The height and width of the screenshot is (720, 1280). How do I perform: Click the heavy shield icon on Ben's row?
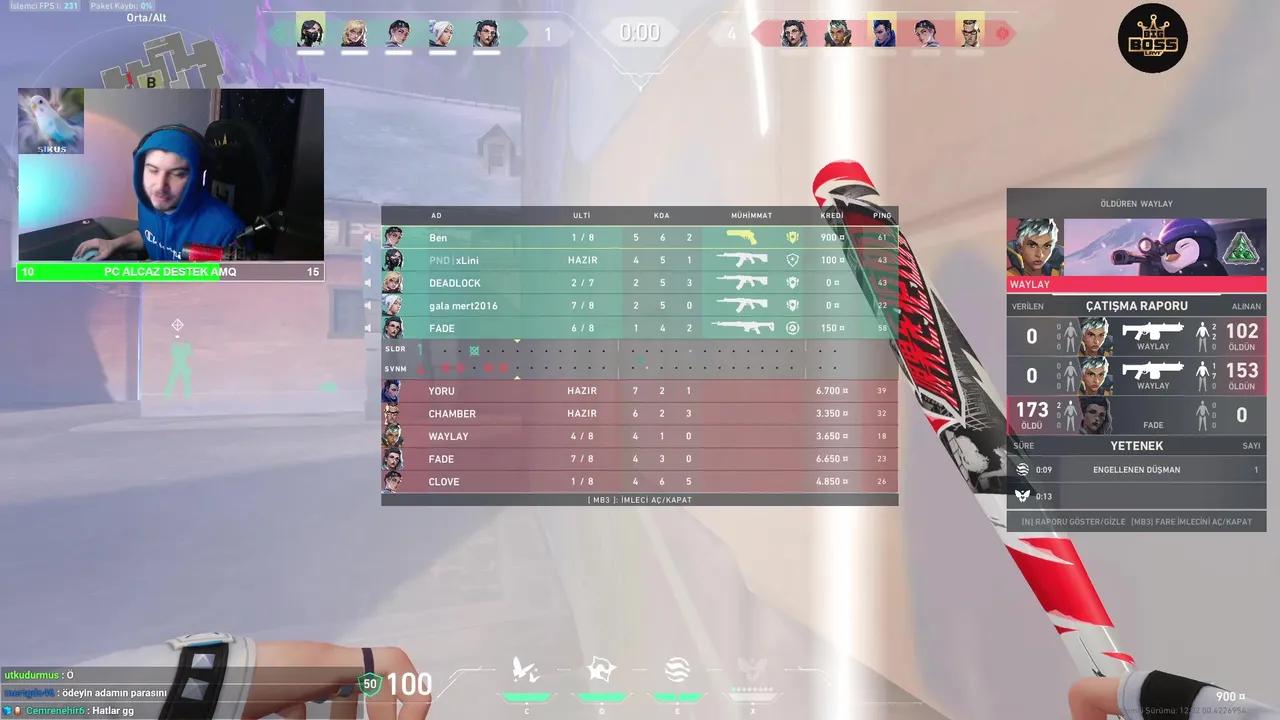(792, 237)
